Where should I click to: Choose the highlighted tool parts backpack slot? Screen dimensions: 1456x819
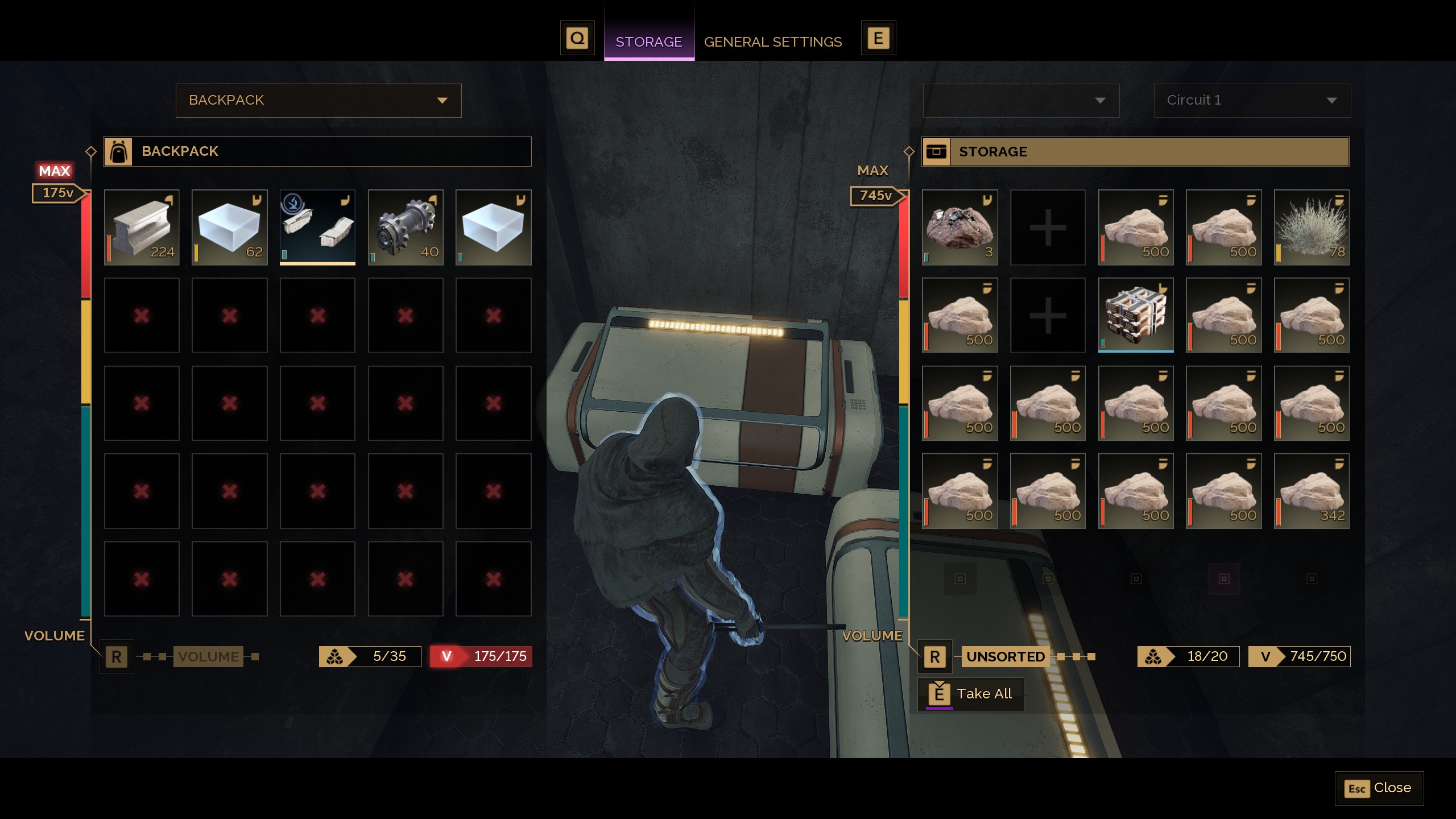click(x=317, y=227)
